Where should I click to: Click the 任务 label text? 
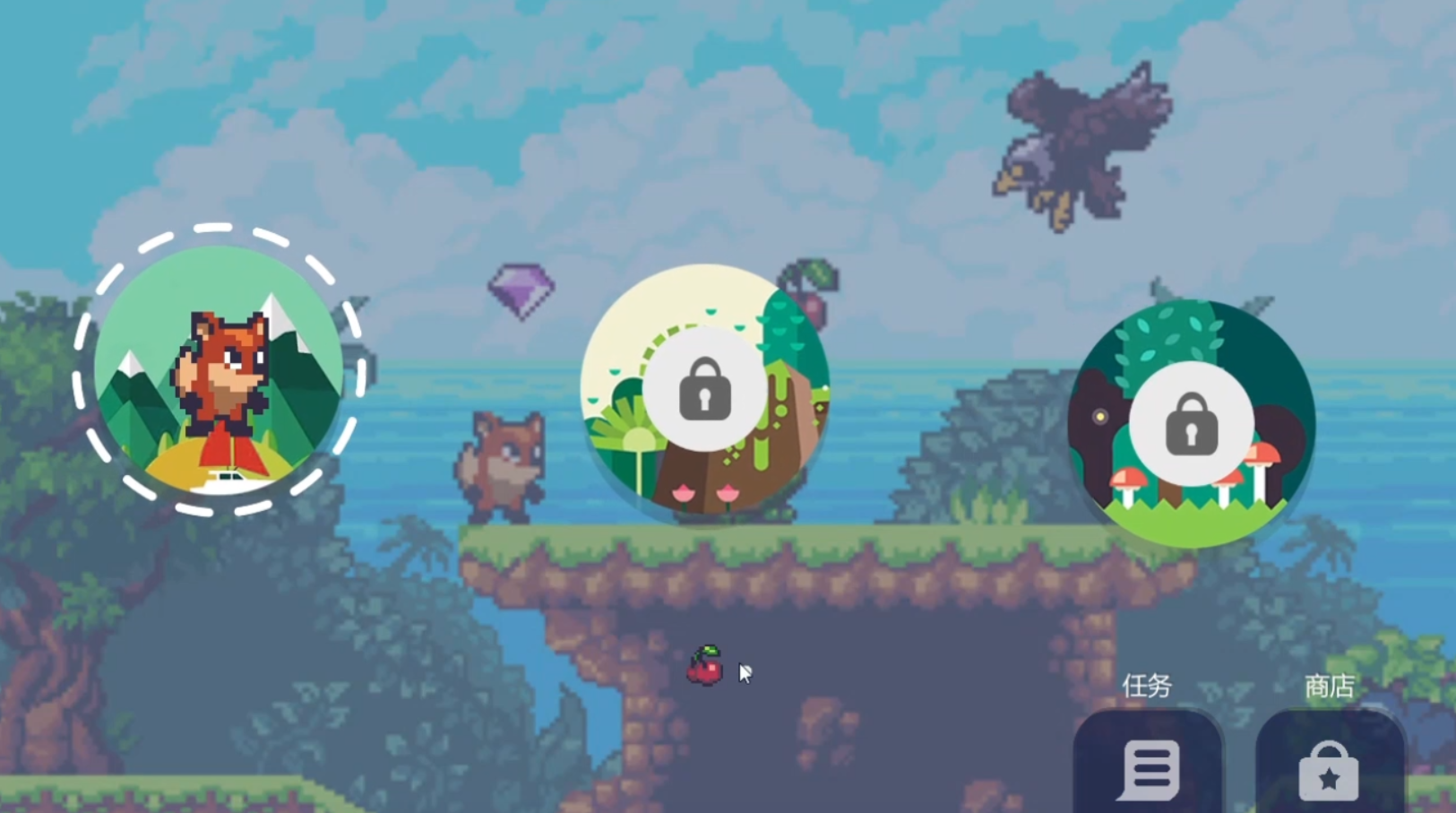1147,686
